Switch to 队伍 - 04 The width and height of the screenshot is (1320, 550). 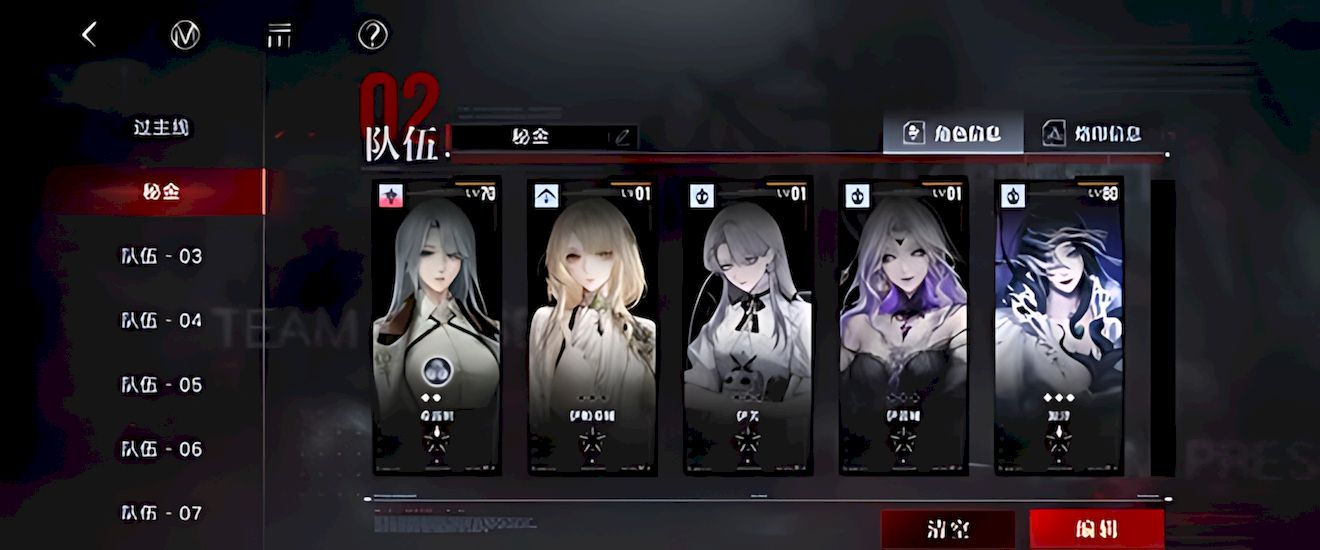(x=161, y=320)
